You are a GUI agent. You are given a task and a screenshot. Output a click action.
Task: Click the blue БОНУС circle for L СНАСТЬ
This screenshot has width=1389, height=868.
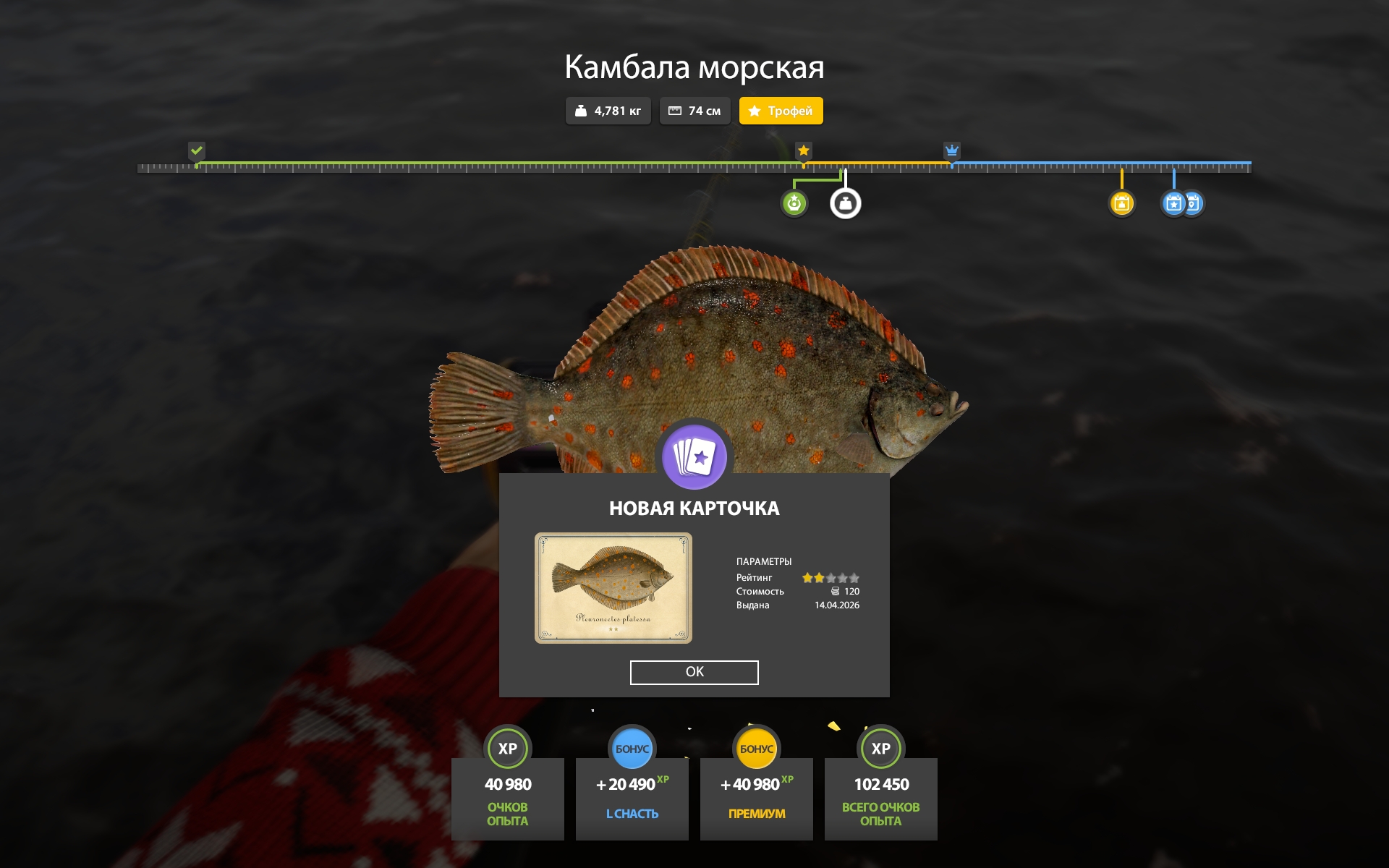click(632, 749)
